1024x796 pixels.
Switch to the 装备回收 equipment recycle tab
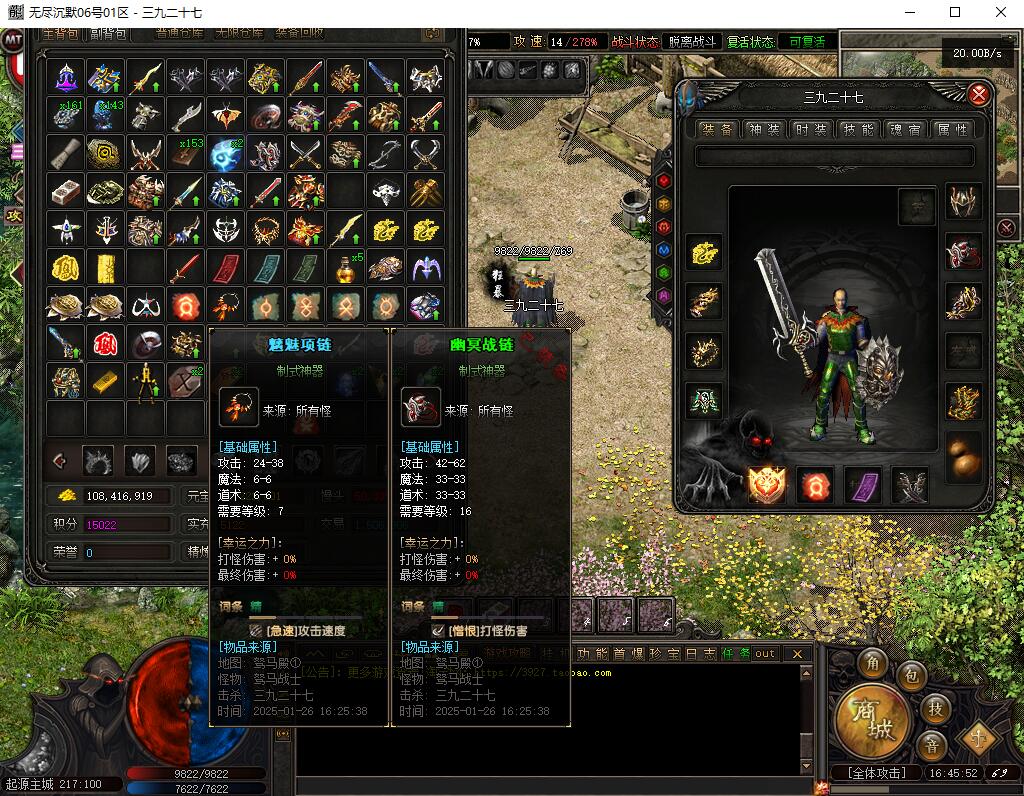point(299,33)
